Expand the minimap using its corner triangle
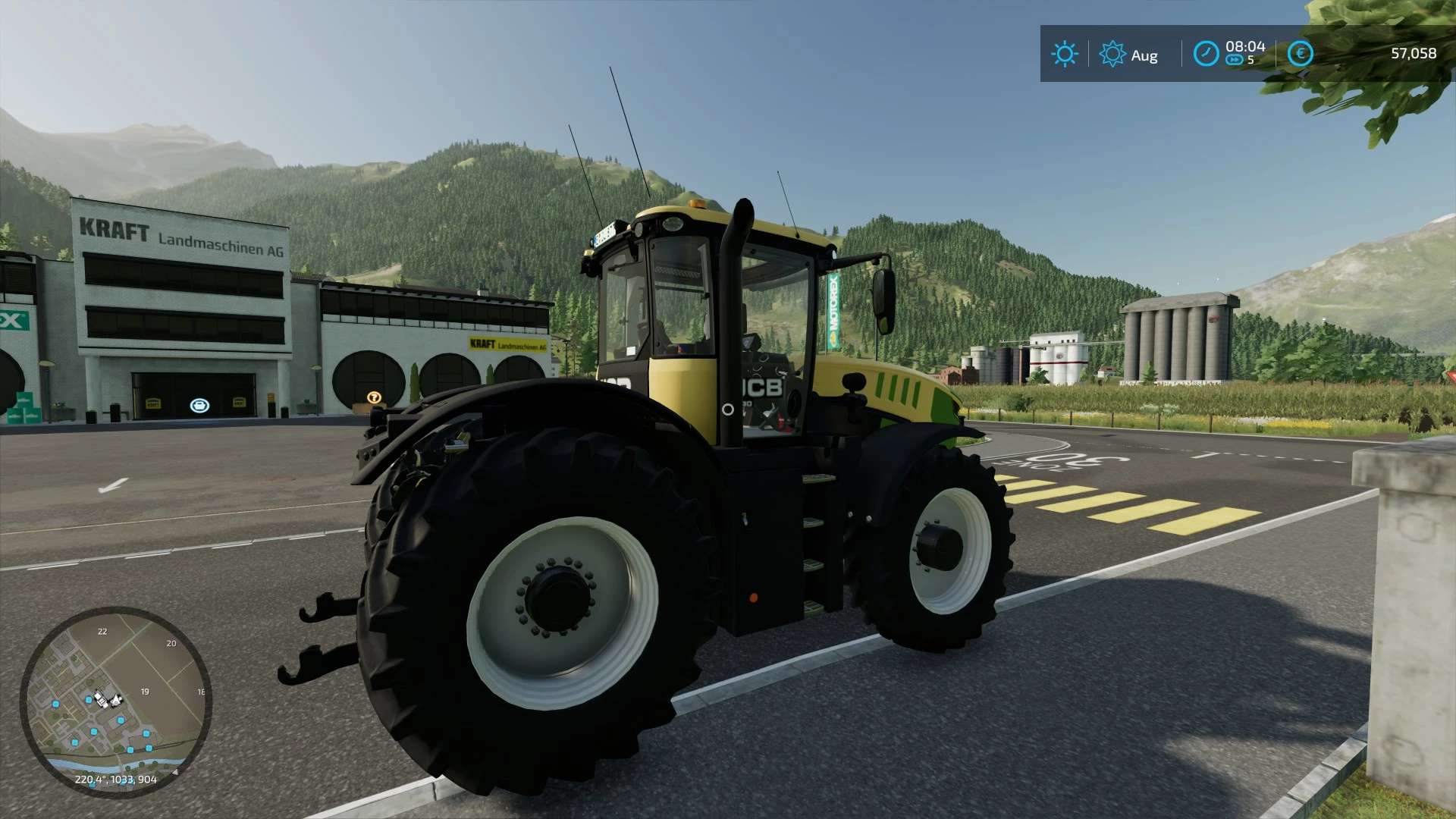1456x819 pixels. click(x=176, y=773)
